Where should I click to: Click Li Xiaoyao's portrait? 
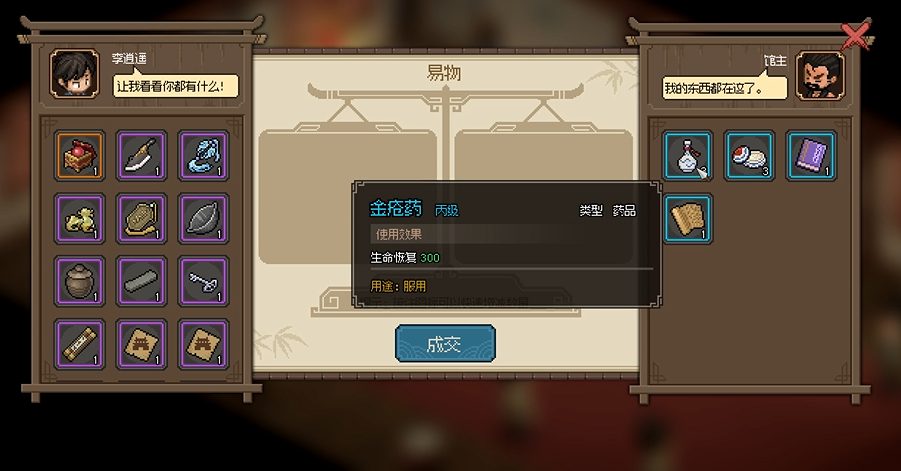pos(73,76)
